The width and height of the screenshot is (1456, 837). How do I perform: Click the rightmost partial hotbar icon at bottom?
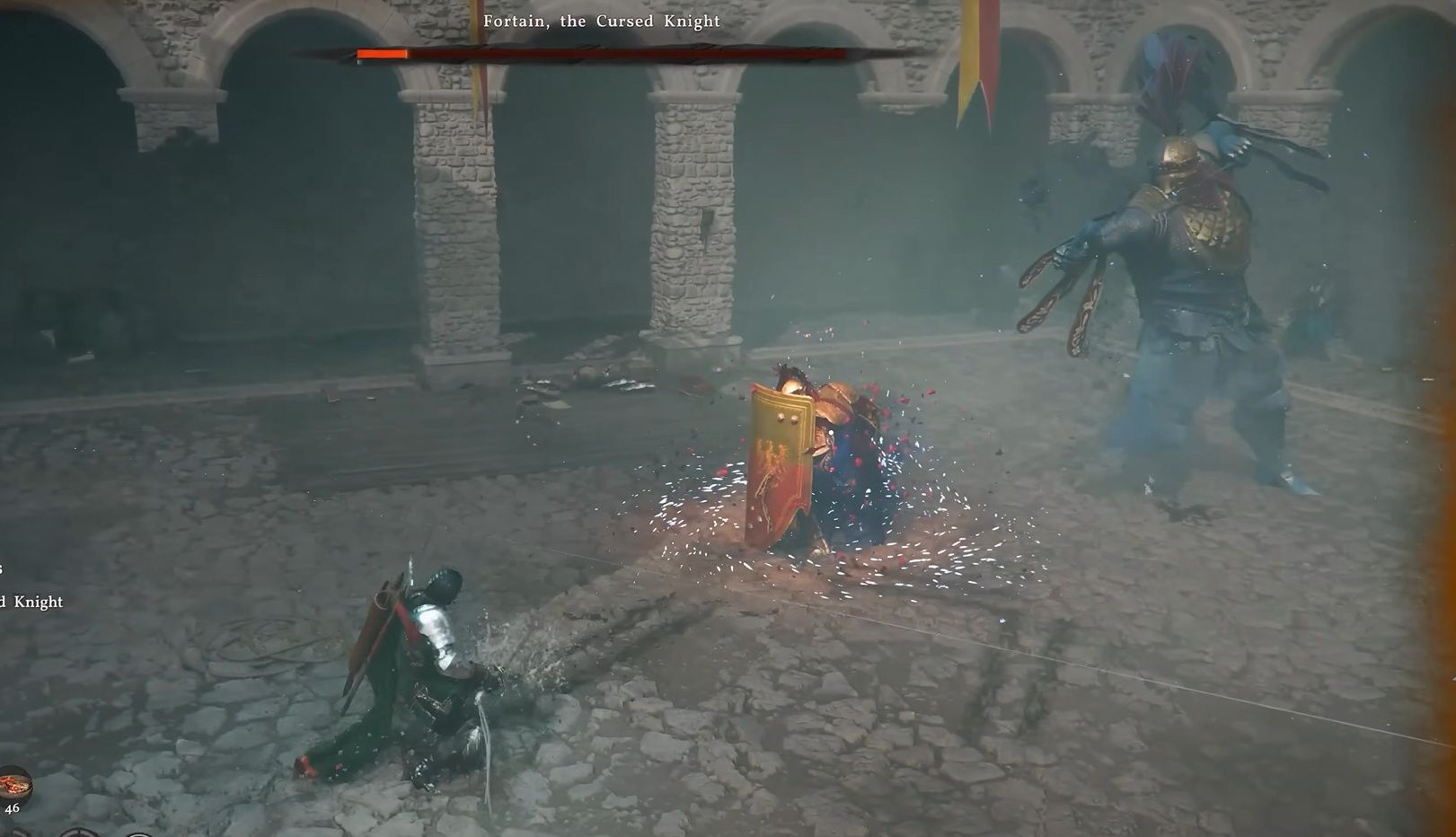click(139, 833)
